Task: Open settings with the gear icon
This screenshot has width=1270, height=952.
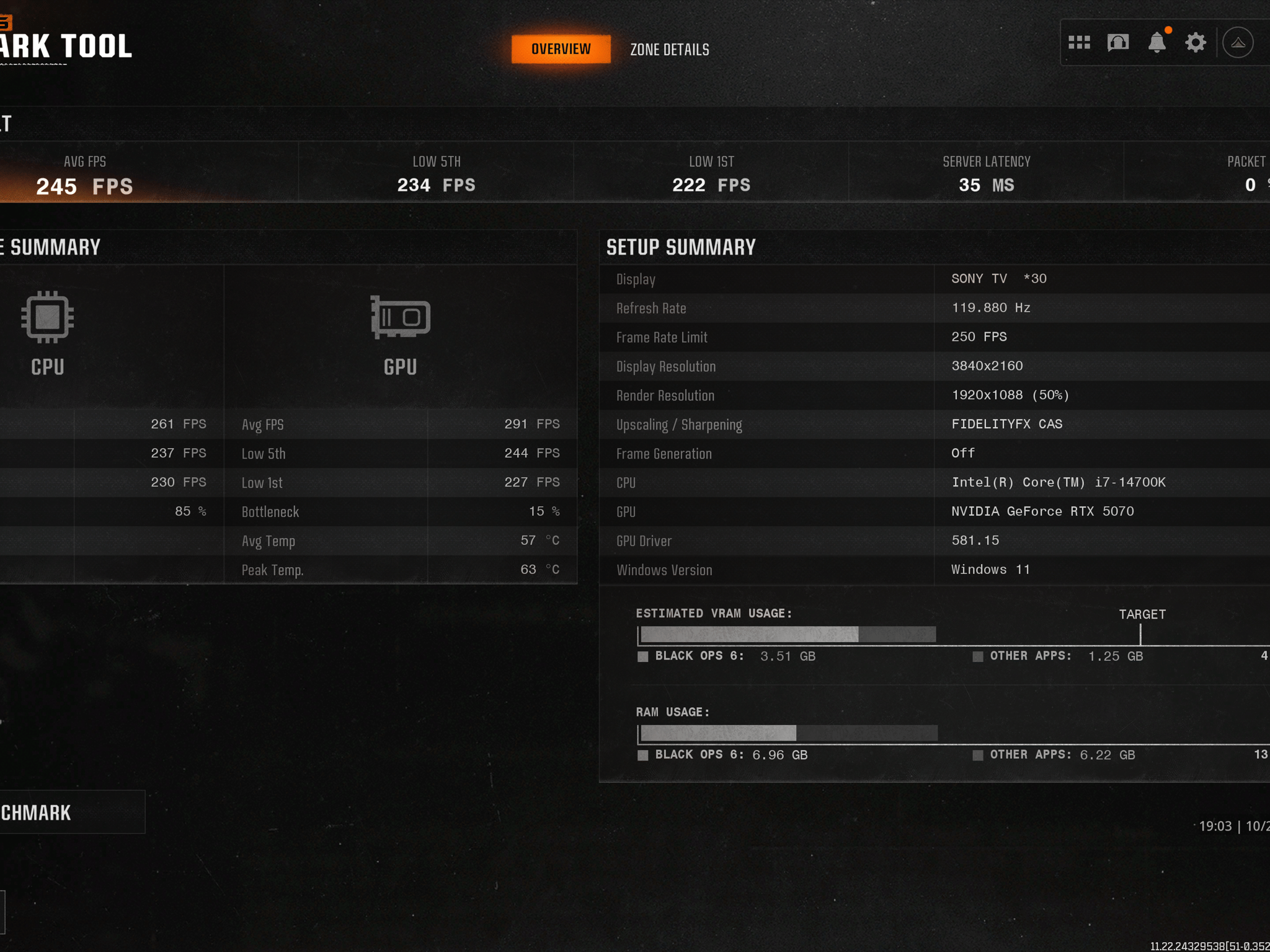Action: (1196, 43)
